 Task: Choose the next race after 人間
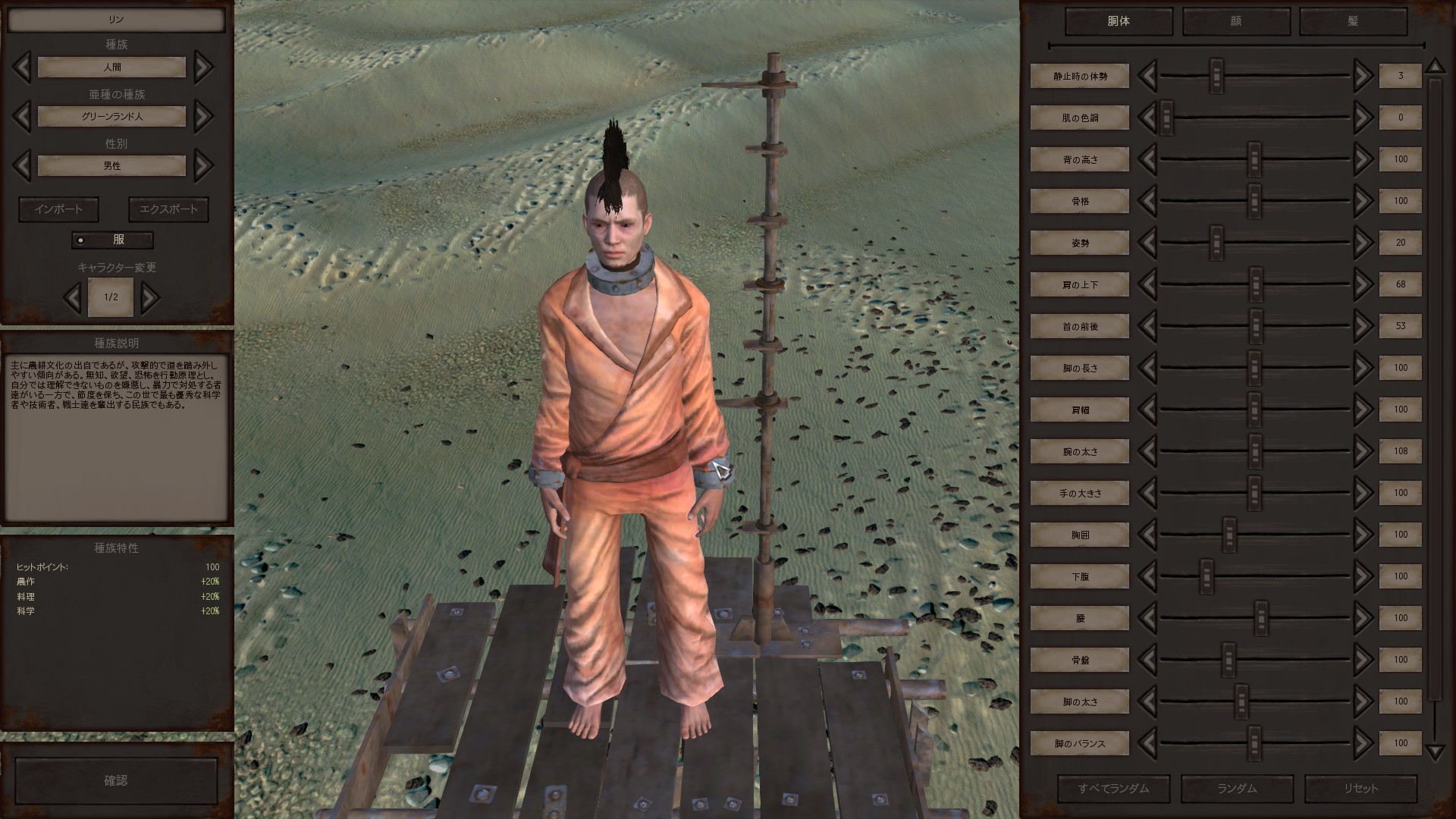203,67
